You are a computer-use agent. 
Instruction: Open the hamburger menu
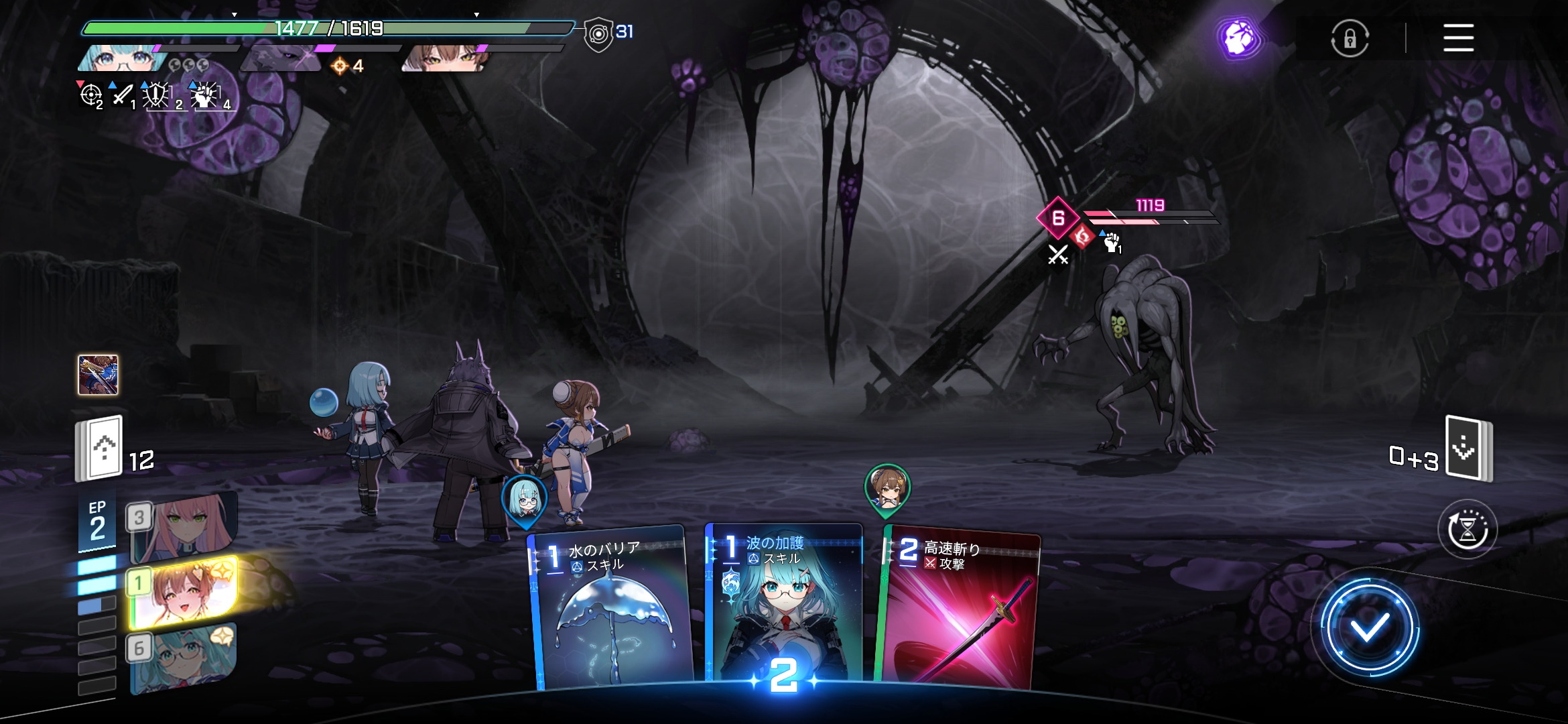pyautogui.click(x=1458, y=38)
